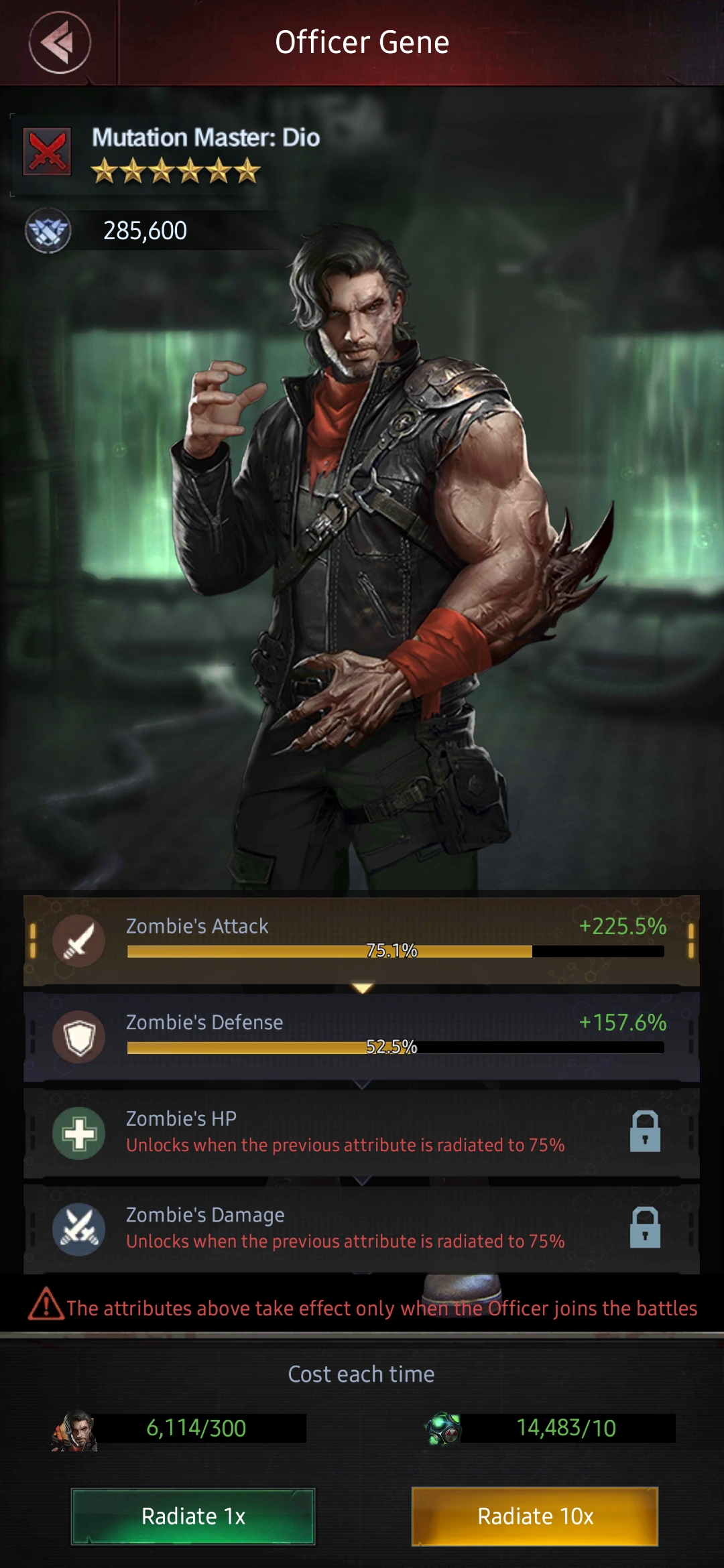
Task: Click the officer power emblem icon
Action: click(x=48, y=231)
